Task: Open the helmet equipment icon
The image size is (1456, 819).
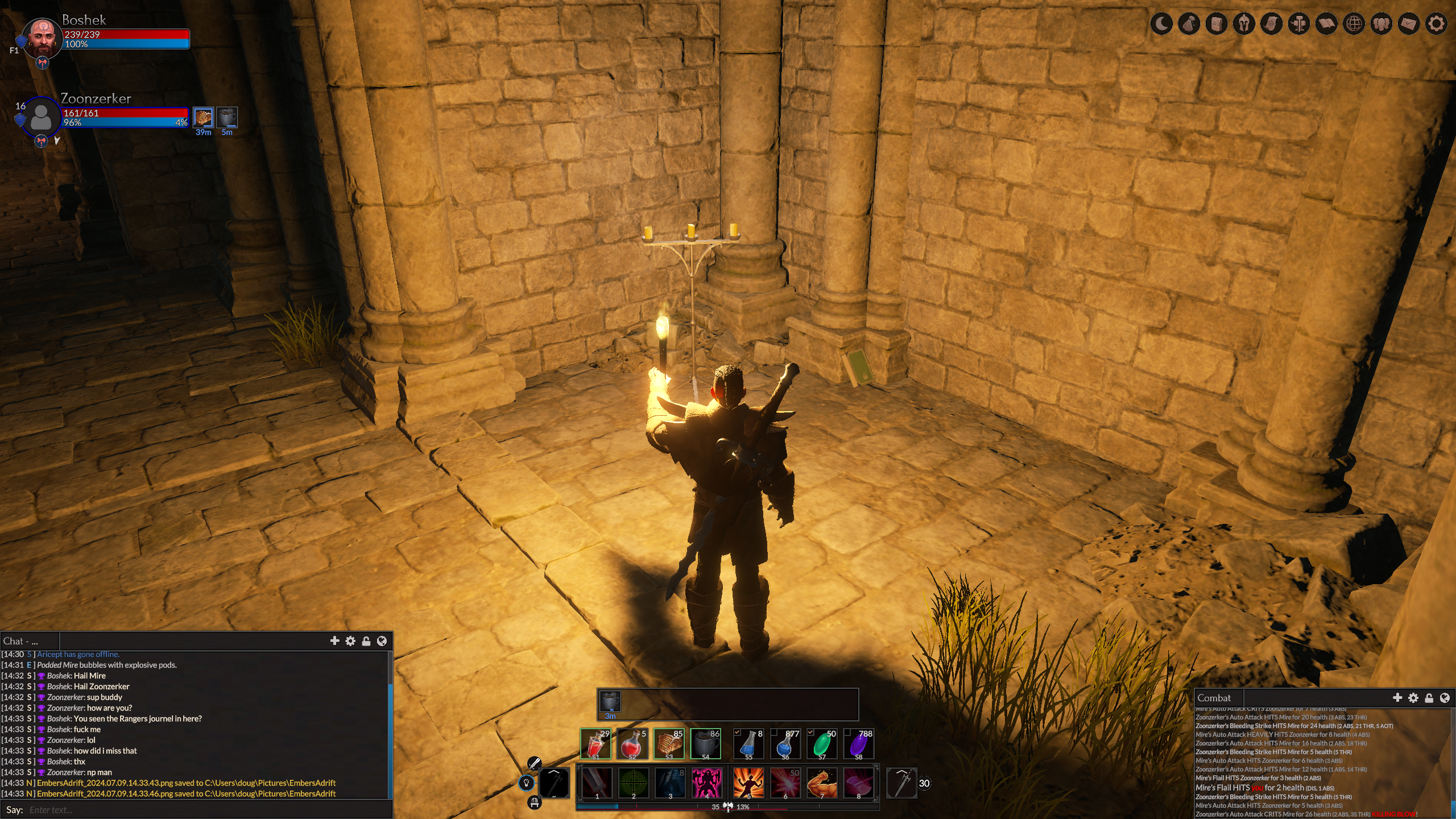Action: 1244,24
